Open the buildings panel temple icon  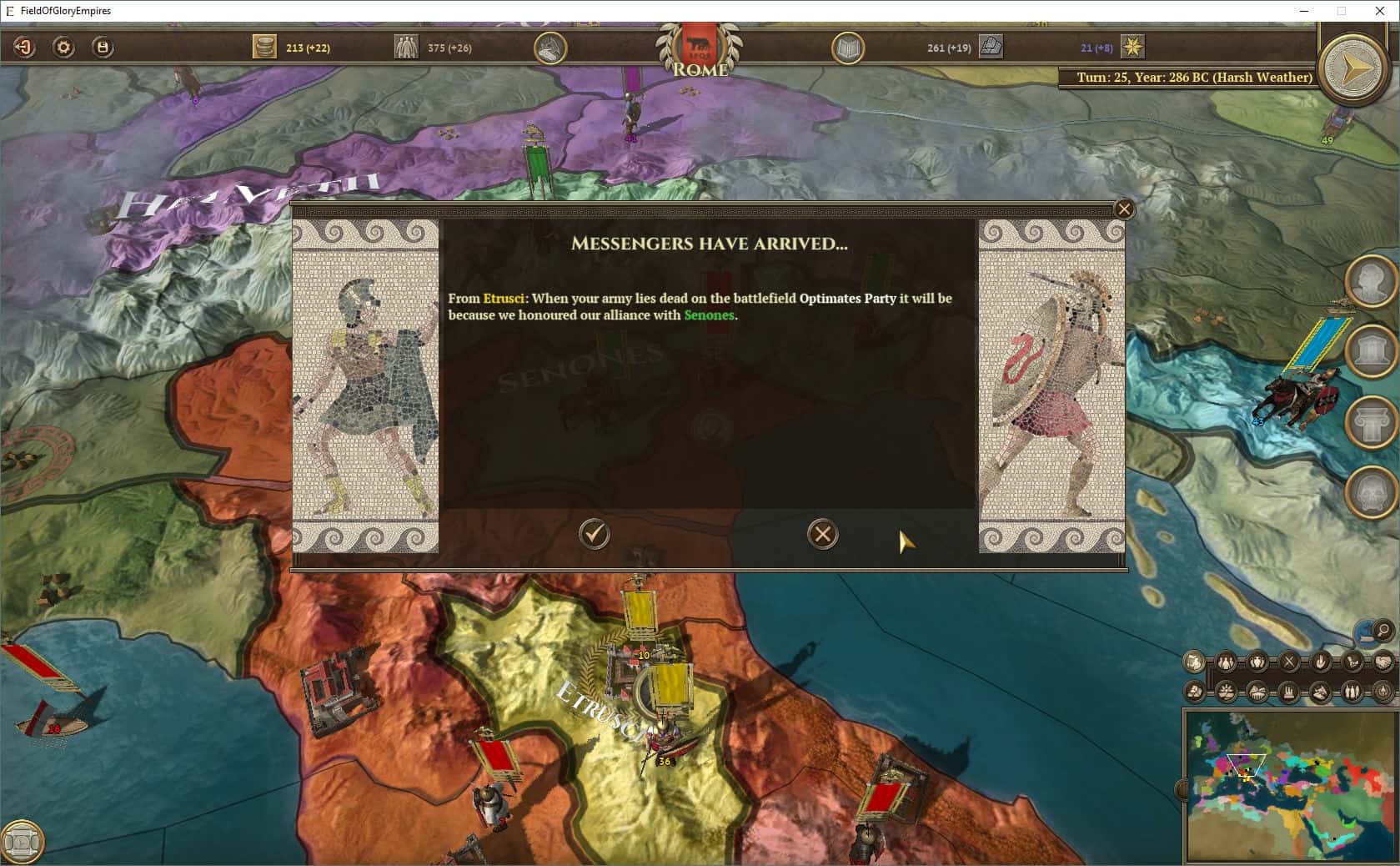pyautogui.click(x=1372, y=350)
